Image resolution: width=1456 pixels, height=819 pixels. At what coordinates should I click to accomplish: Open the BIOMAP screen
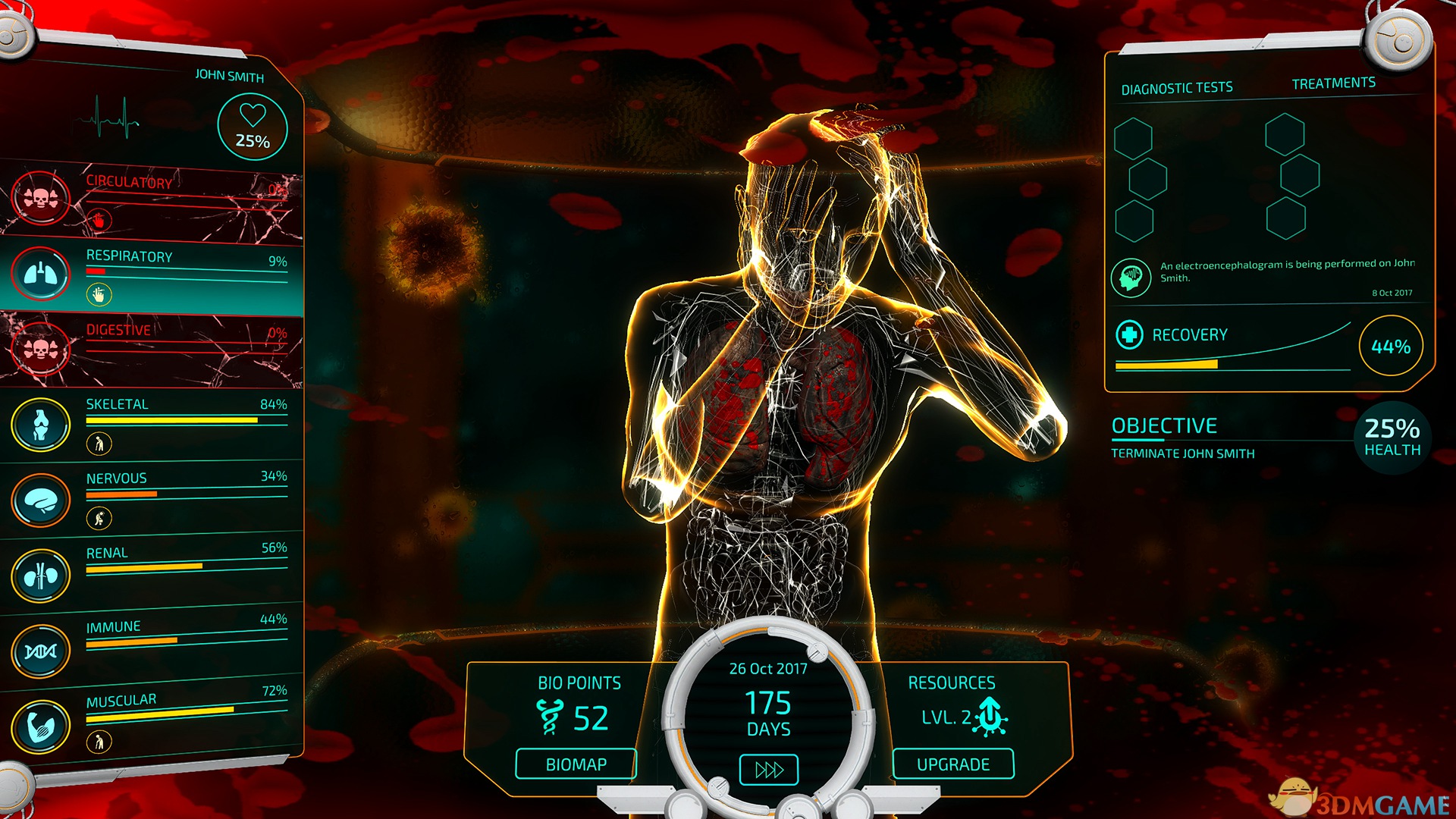pyautogui.click(x=576, y=764)
